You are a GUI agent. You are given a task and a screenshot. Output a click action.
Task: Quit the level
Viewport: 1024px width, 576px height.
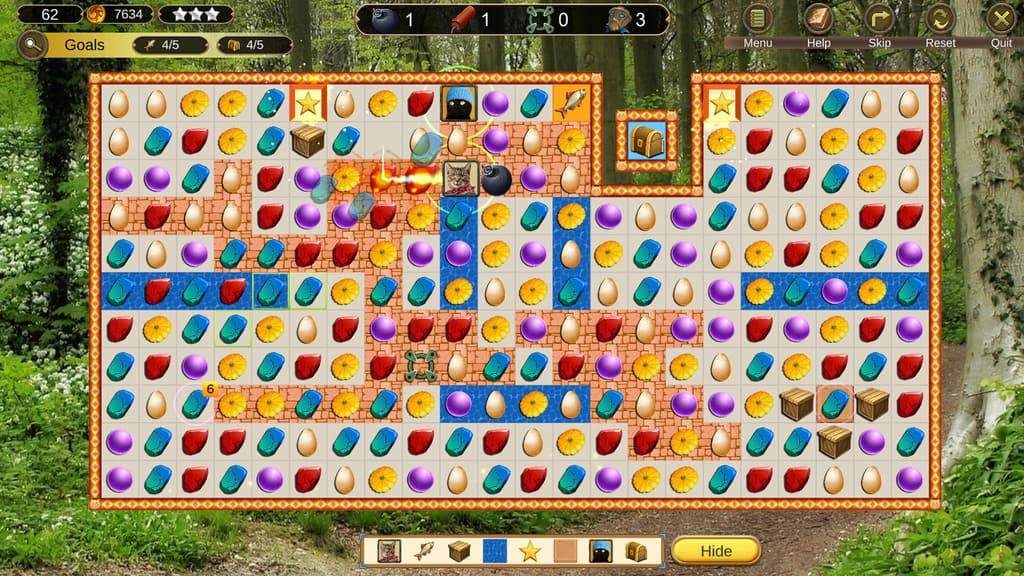[x=1001, y=19]
